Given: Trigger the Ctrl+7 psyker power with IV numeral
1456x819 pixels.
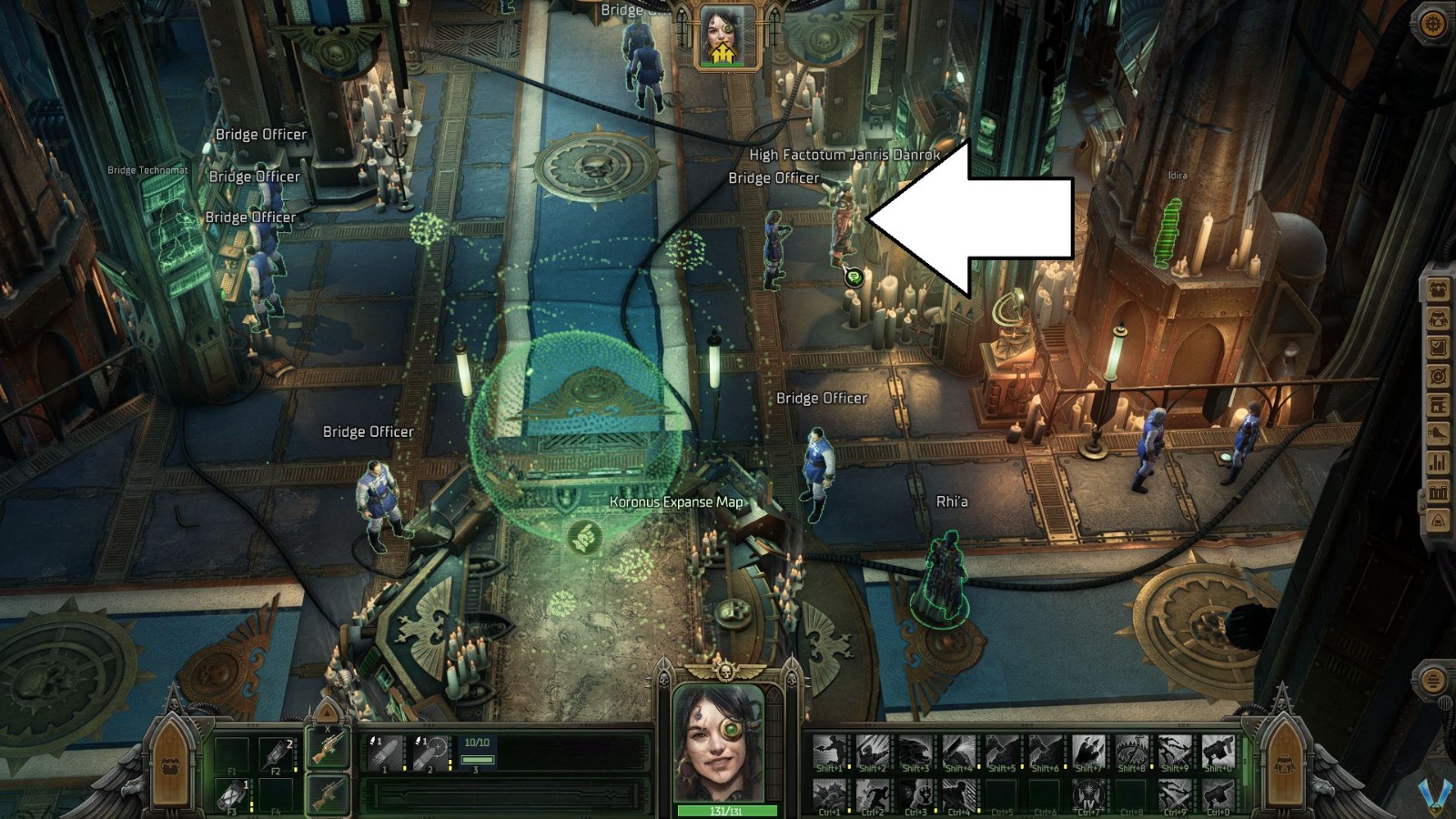Looking at the screenshot, I should (1088, 794).
